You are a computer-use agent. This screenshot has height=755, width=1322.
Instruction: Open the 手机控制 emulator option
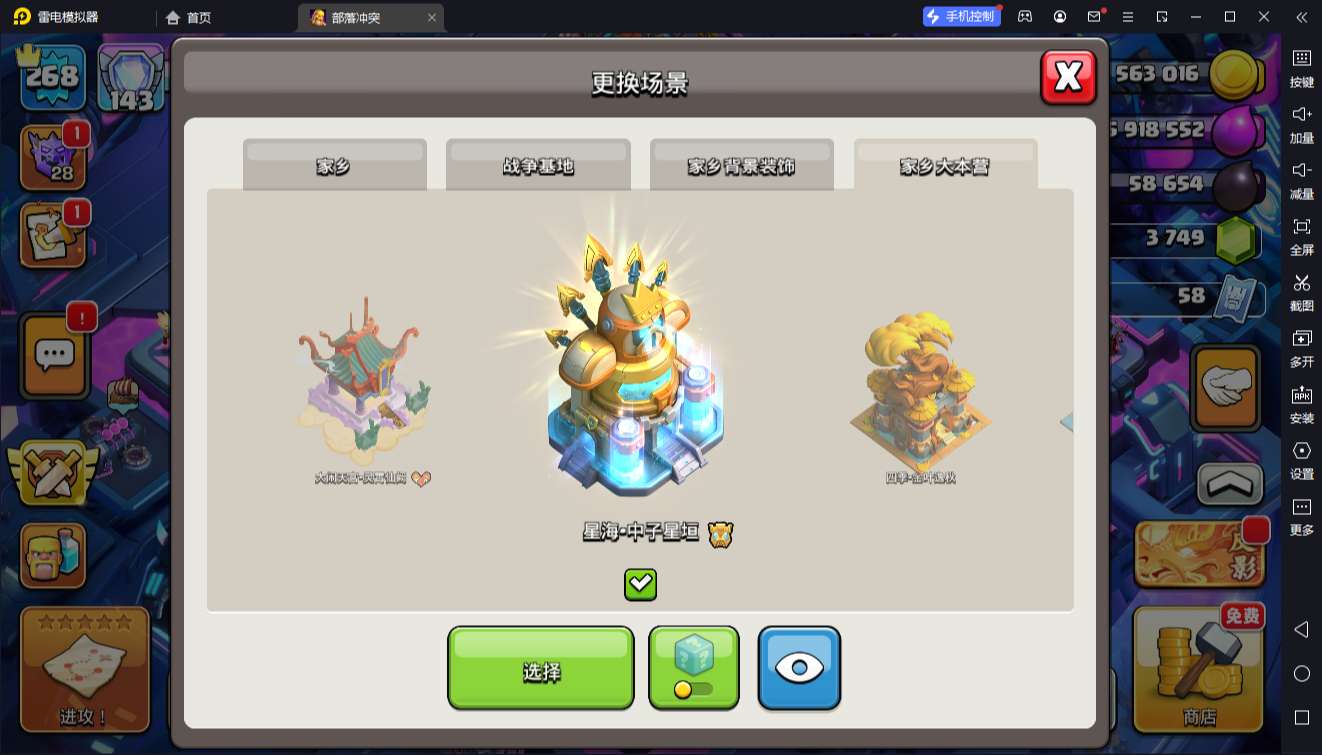961,17
